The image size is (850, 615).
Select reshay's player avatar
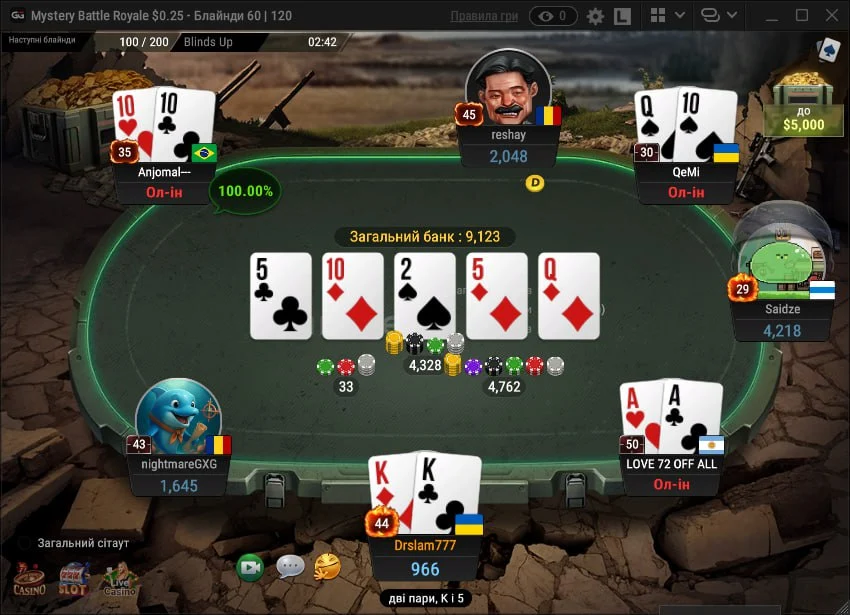[x=508, y=90]
